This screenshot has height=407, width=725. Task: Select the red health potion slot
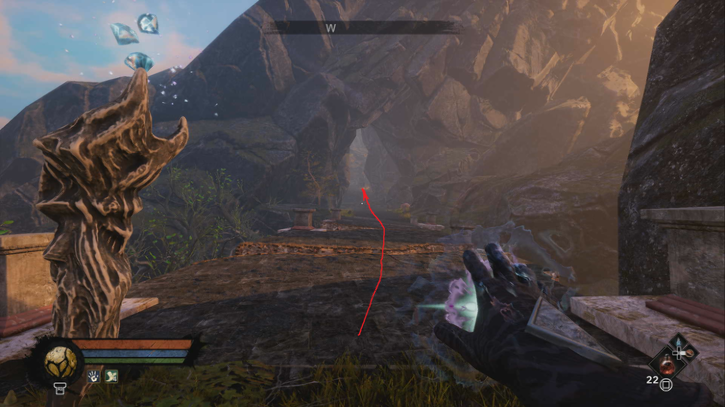664,364
